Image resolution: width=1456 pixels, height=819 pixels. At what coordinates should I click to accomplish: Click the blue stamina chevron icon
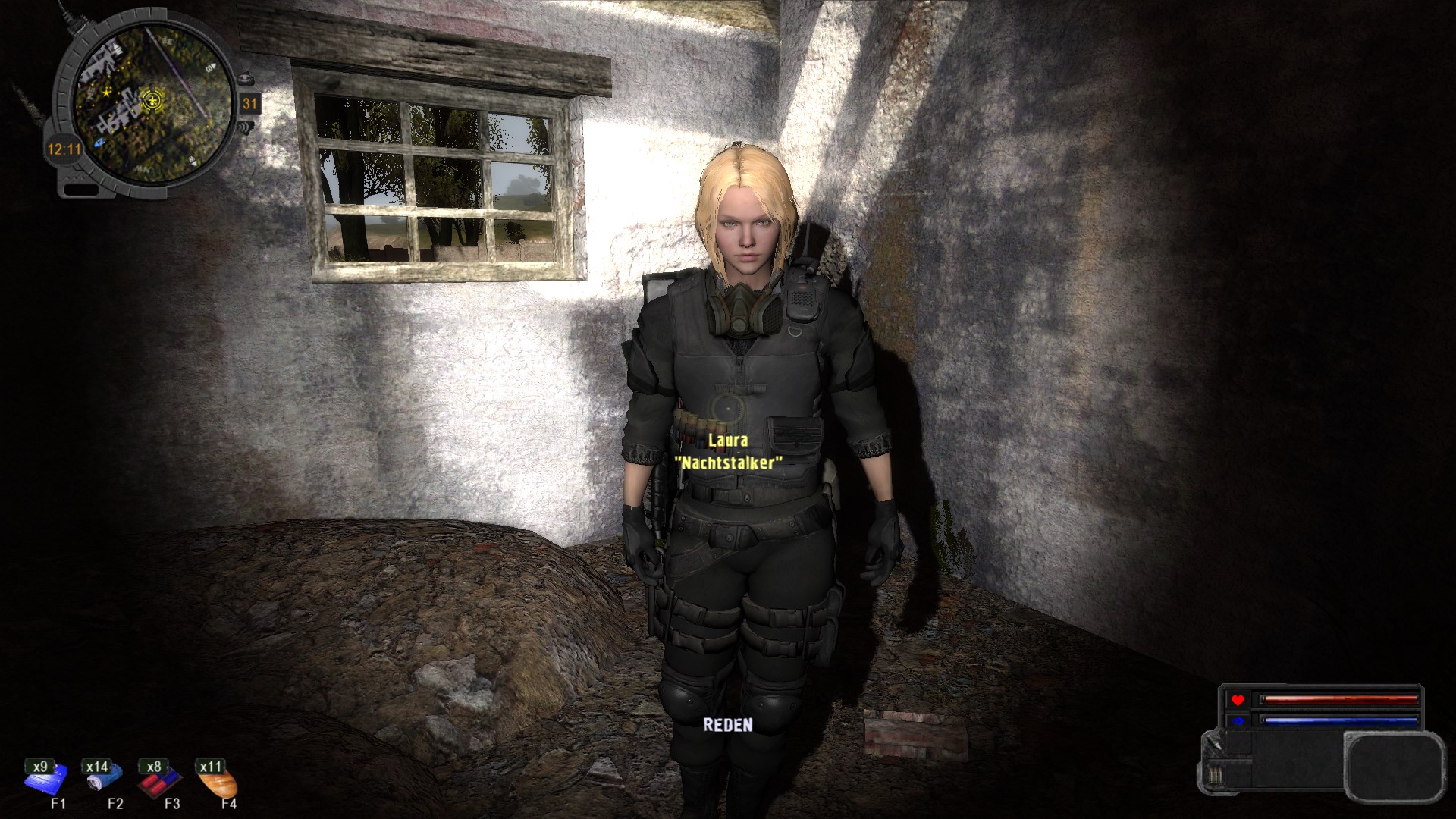coord(1238,720)
